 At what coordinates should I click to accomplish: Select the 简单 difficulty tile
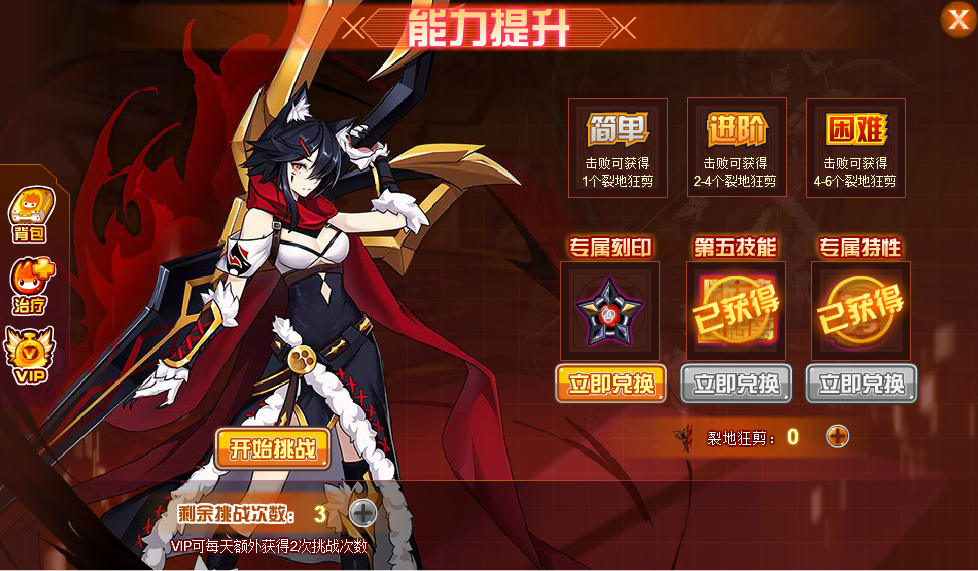tap(617, 147)
